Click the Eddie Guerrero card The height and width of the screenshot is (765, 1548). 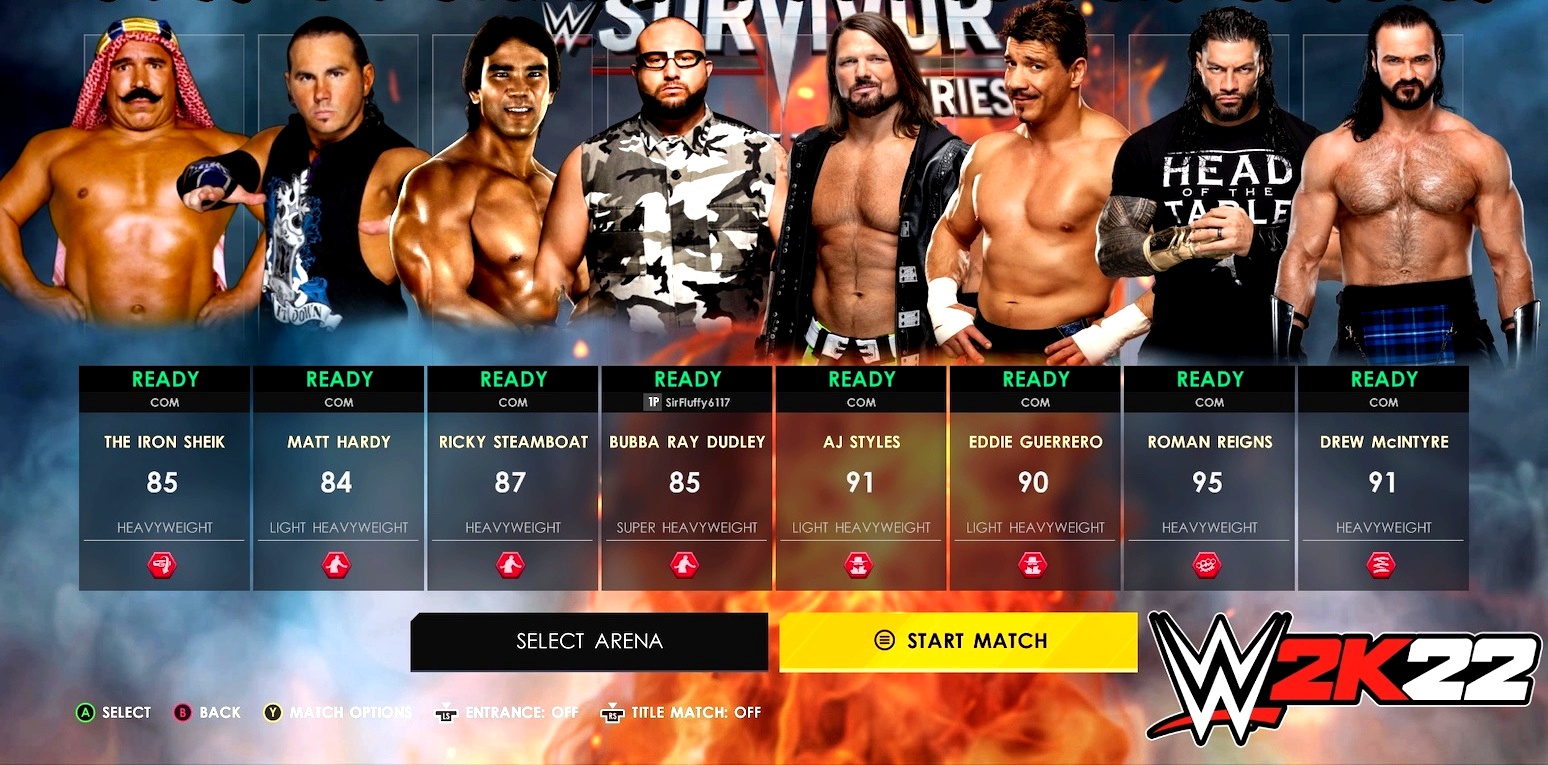[1034, 478]
